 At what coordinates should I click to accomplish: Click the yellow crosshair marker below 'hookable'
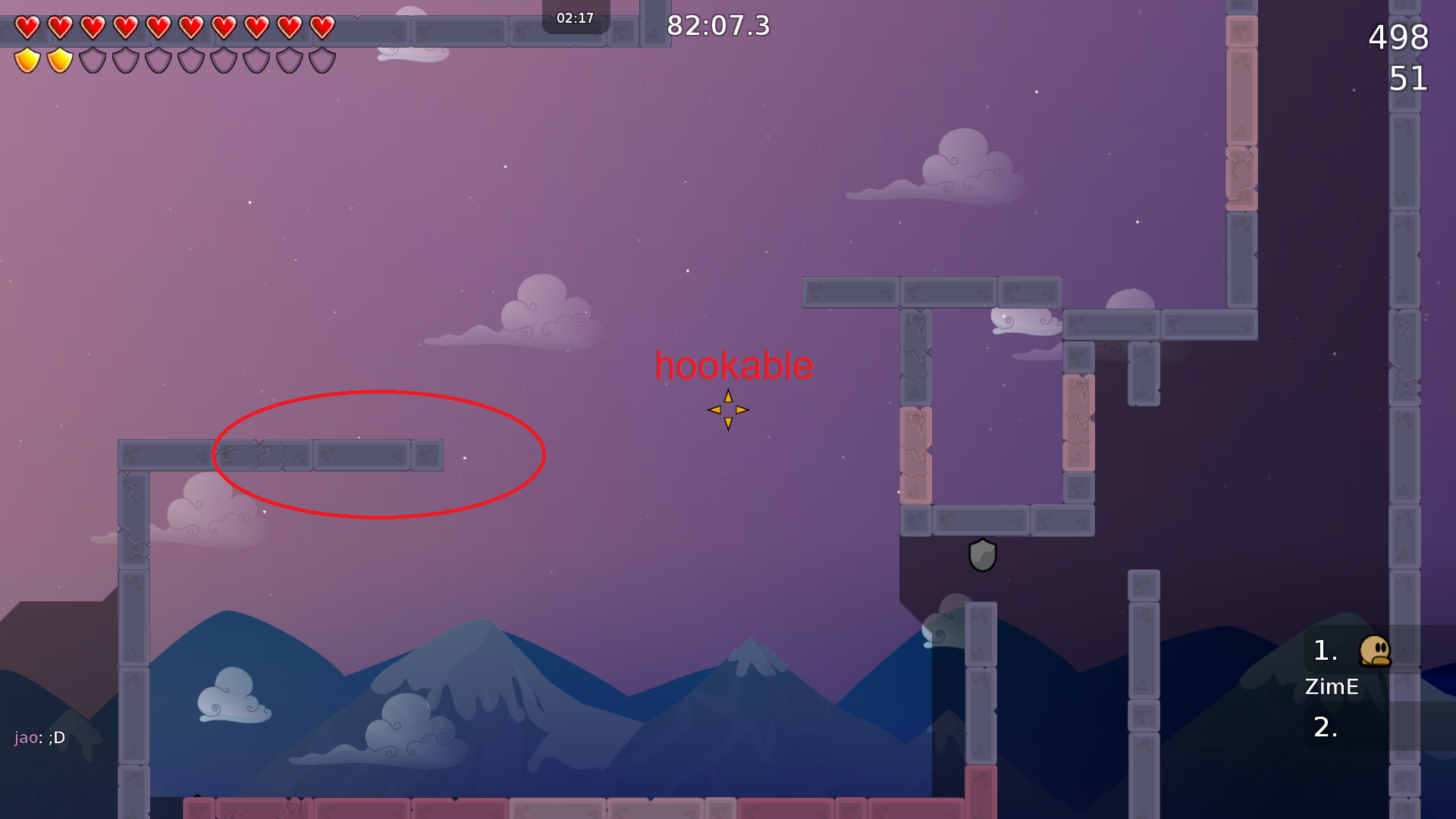727,409
